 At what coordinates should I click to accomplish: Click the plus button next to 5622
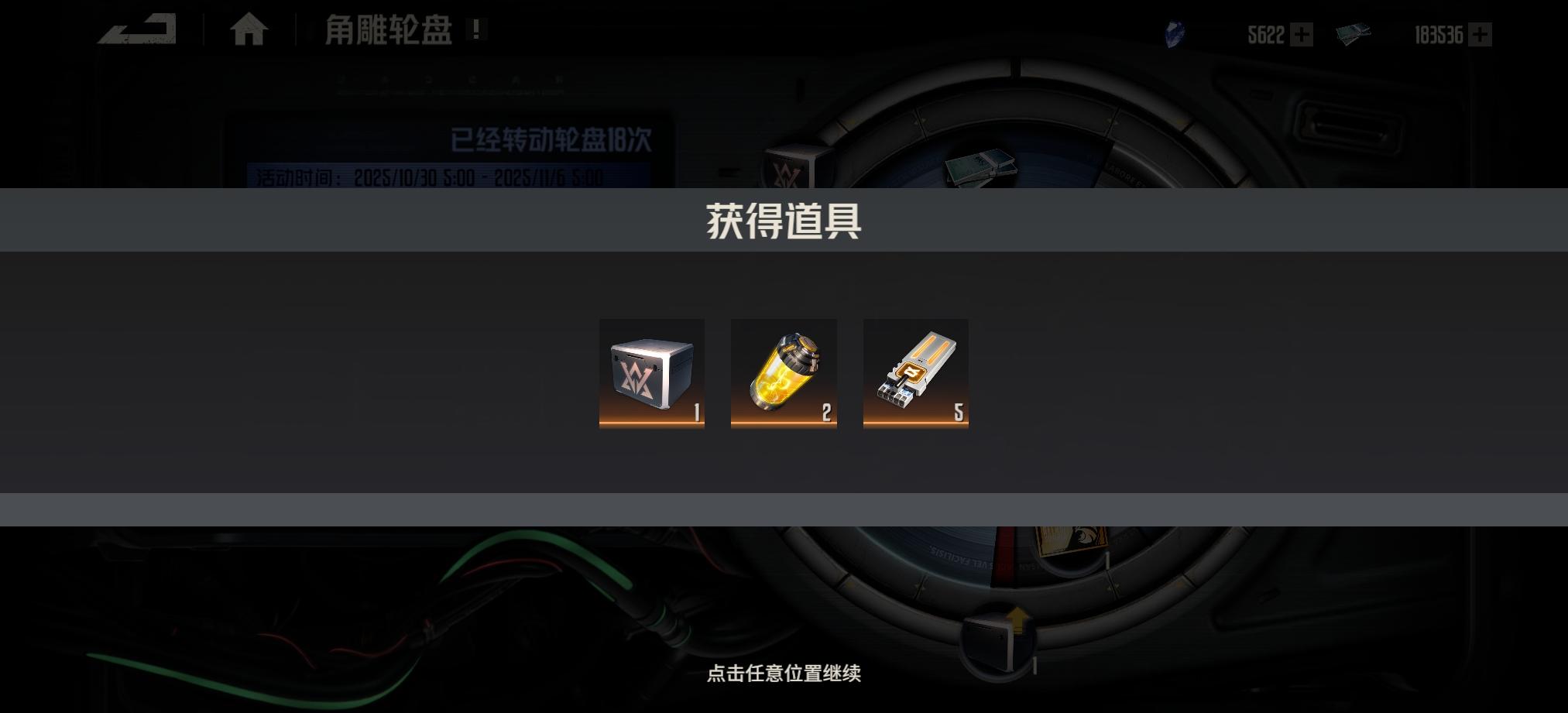click(x=1302, y=35)
